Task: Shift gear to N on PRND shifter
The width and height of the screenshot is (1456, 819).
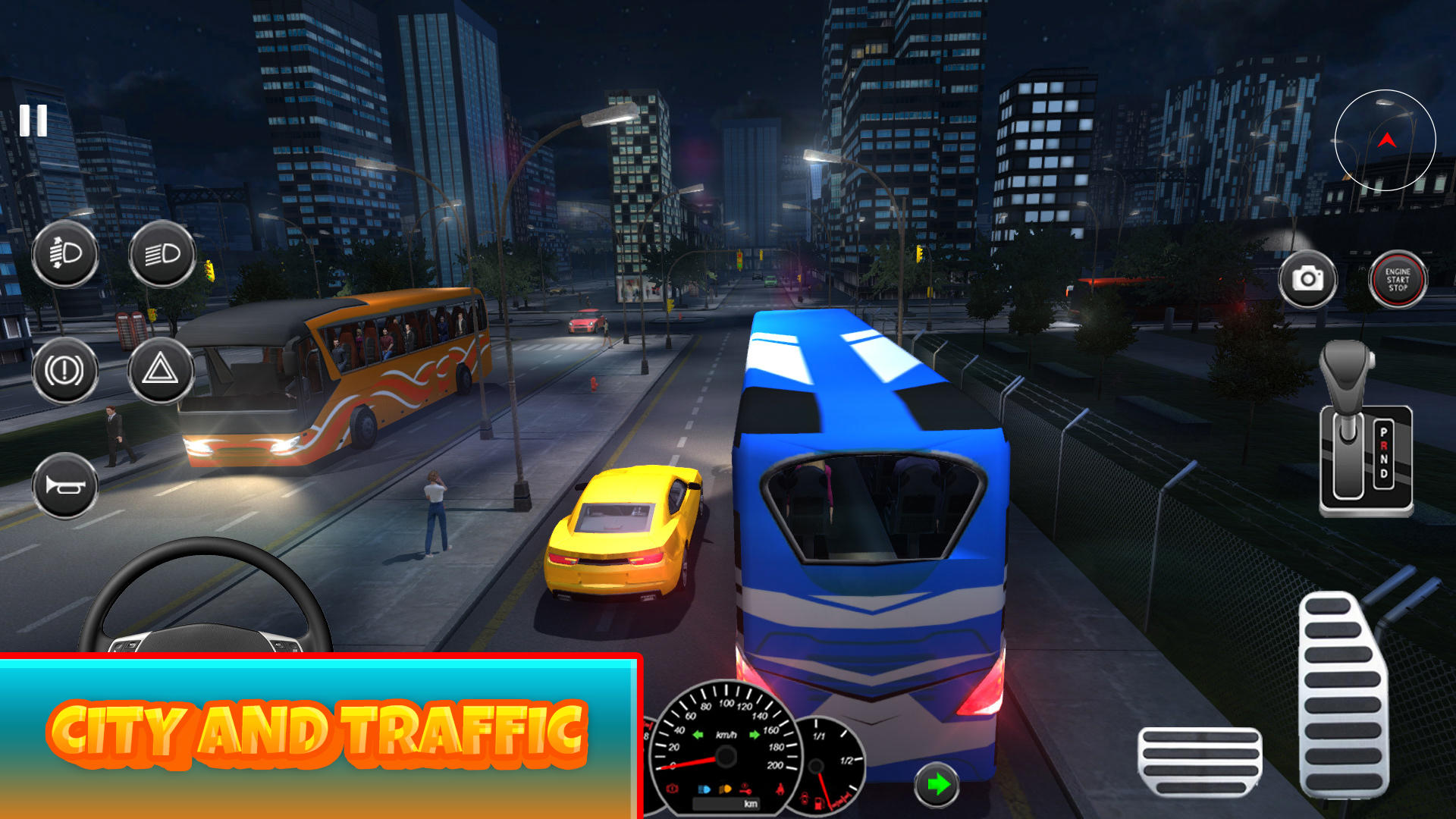Action: pos(1384,460)
